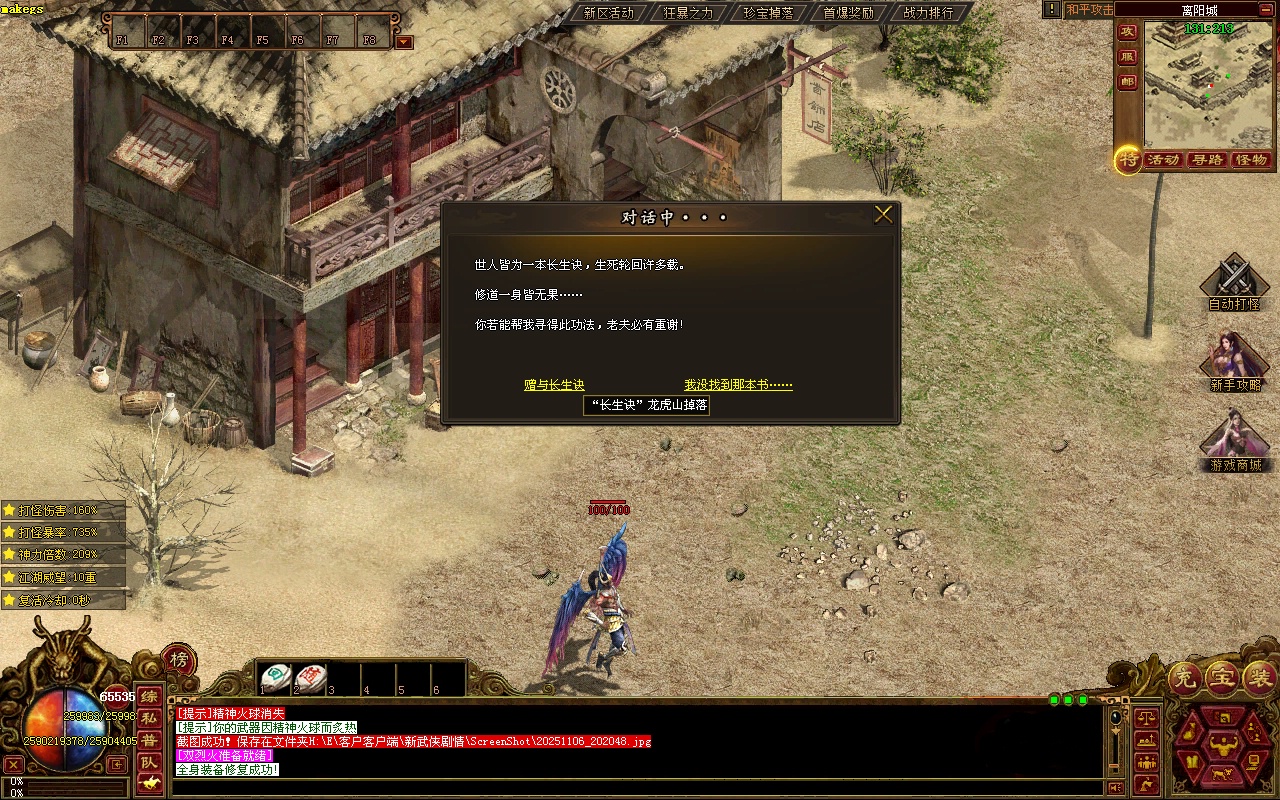Open the 新区活动 menu
1280x800 pixels.
point(608,13)
